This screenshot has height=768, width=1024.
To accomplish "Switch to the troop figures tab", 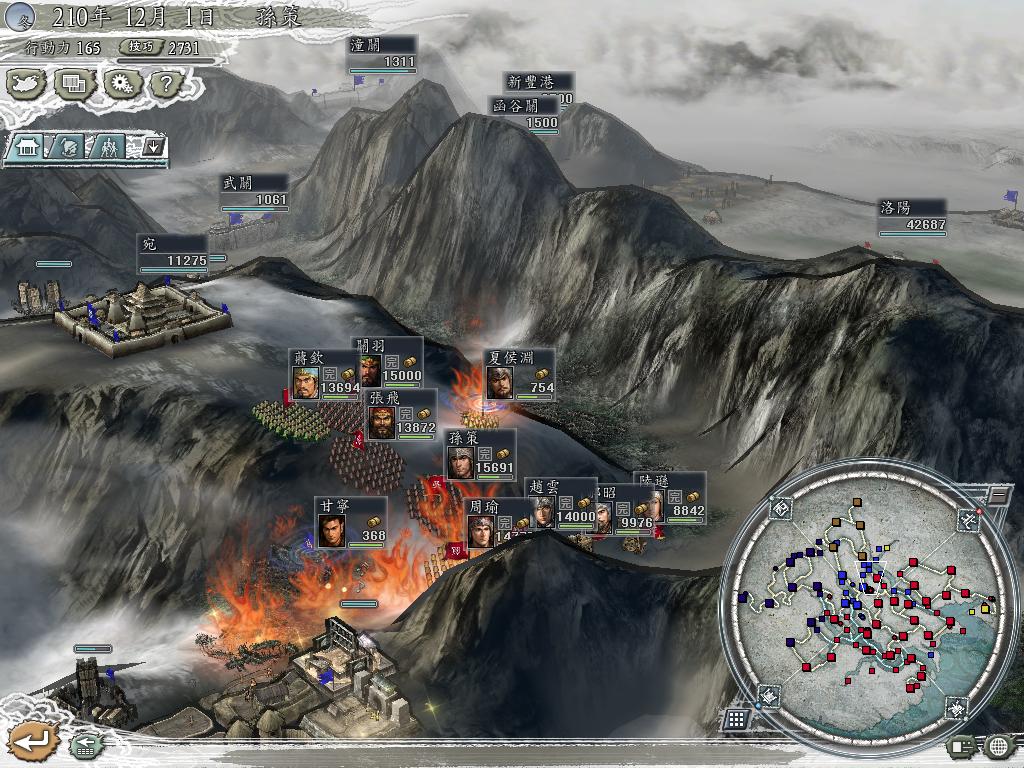I will (x=109, y=147).
